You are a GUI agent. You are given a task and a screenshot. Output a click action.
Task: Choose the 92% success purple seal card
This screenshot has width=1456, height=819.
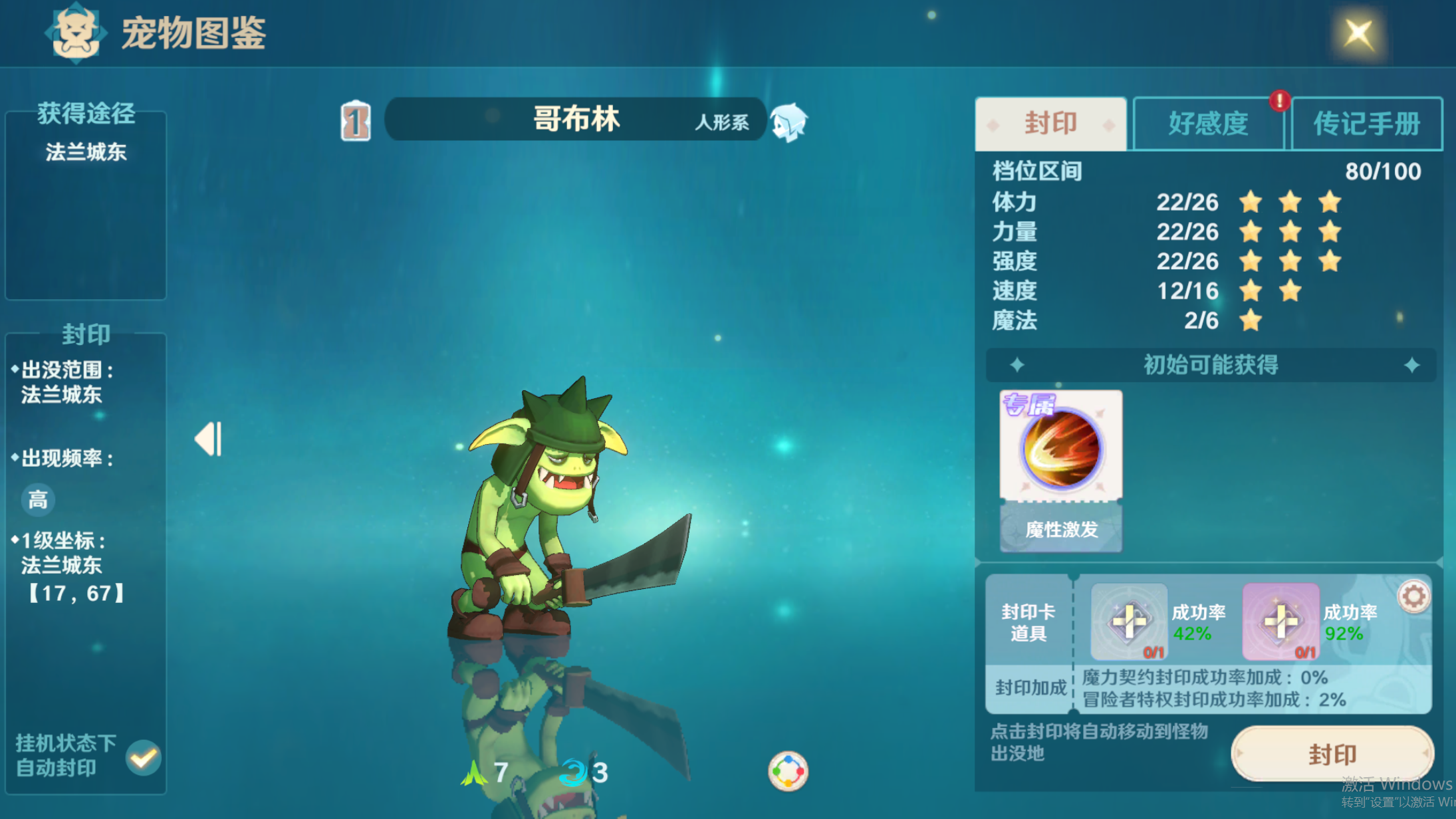[x=1280, y=622]
